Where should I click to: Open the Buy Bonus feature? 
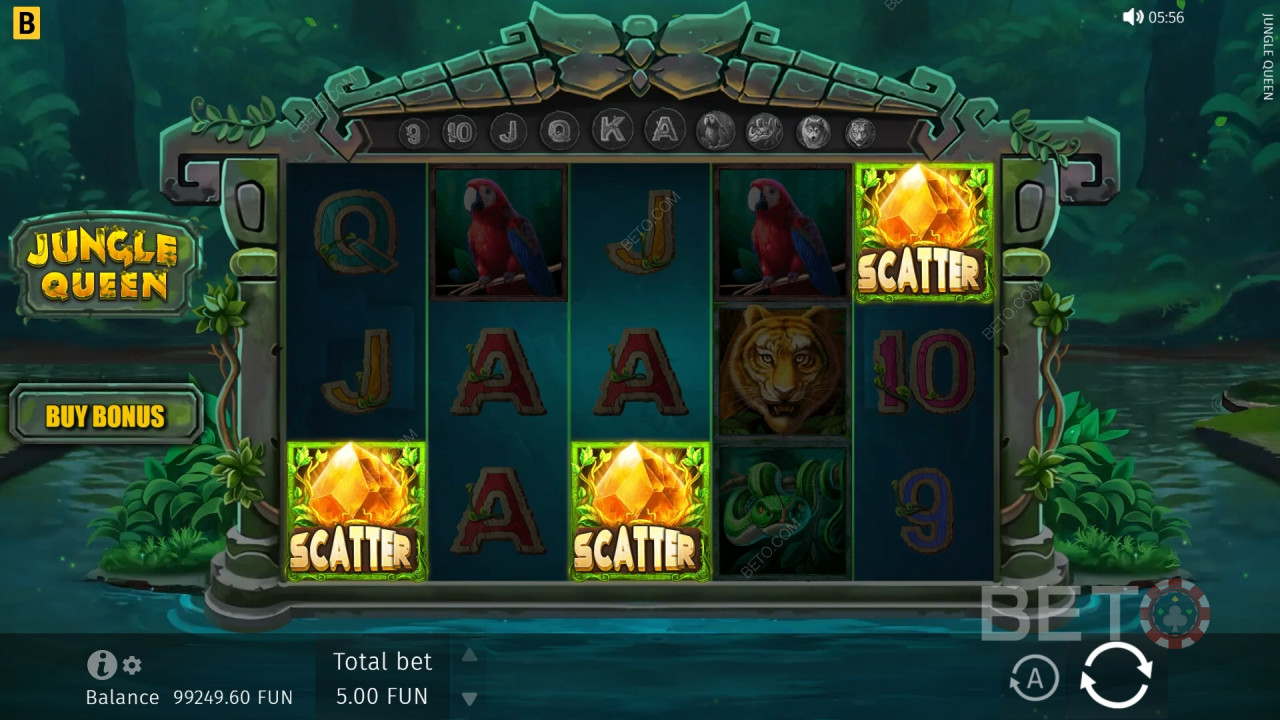105,415
